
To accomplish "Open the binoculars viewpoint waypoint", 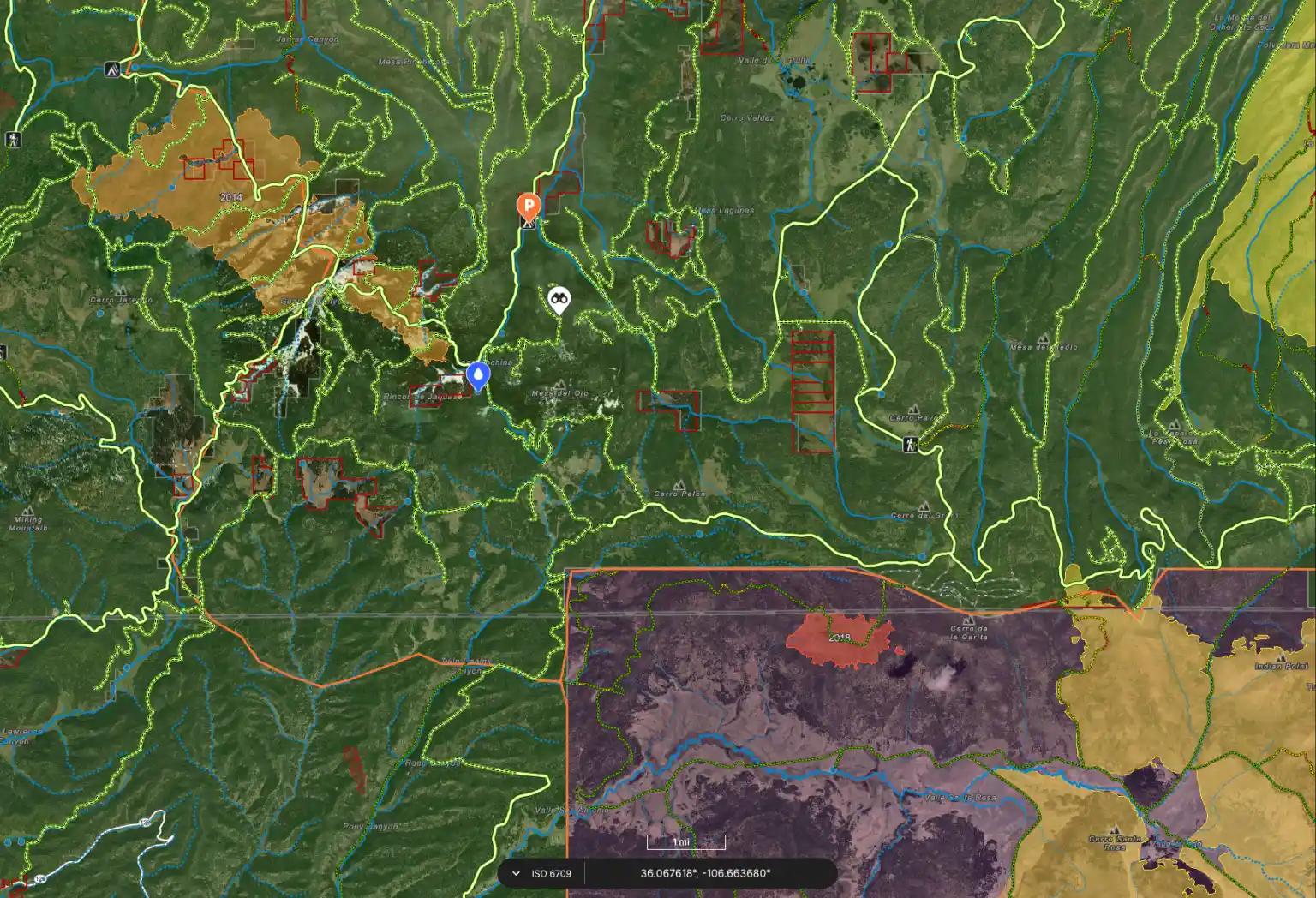I will 559,298.
